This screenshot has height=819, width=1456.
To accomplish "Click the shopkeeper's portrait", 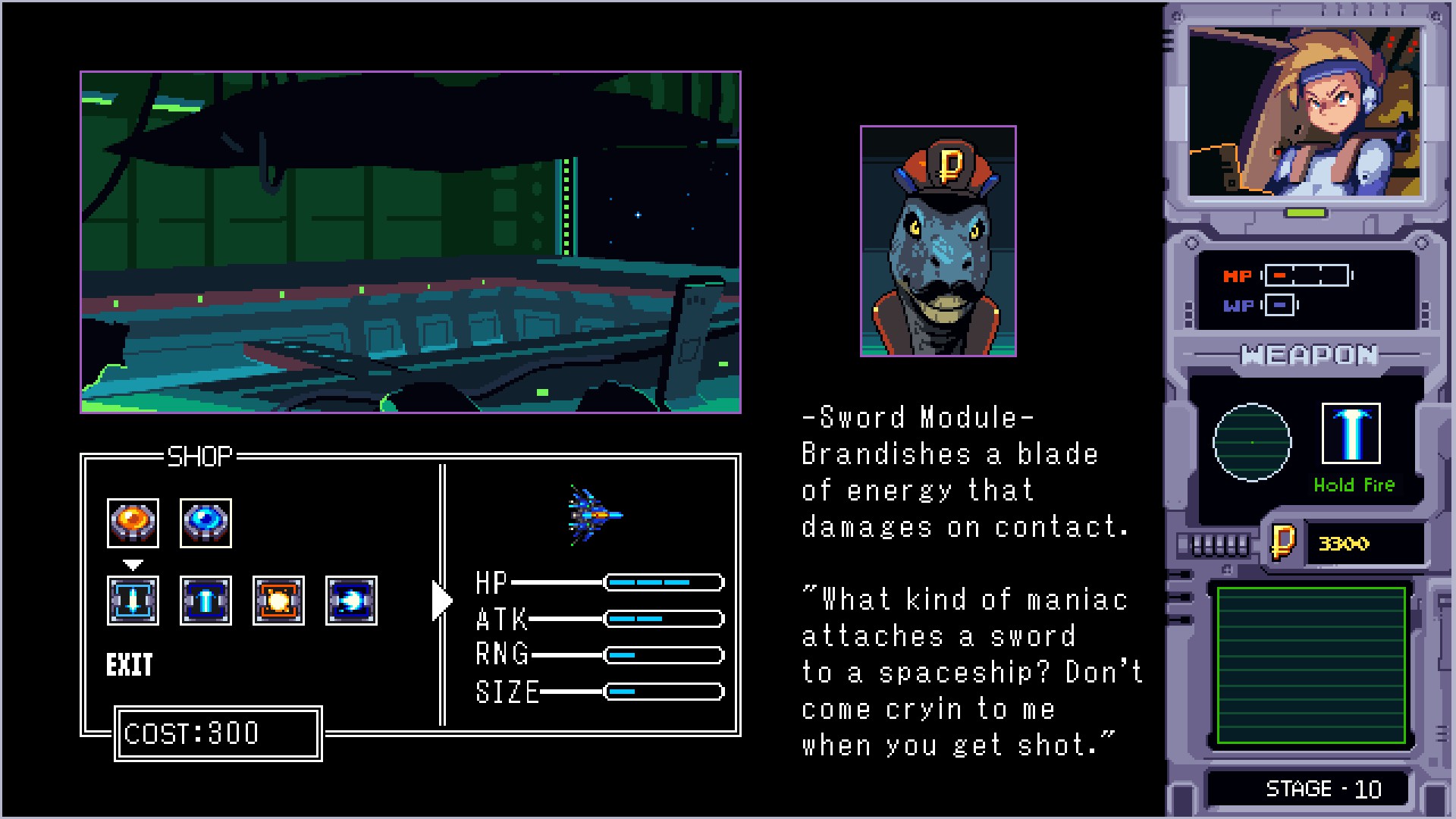I will pos(938,241).
